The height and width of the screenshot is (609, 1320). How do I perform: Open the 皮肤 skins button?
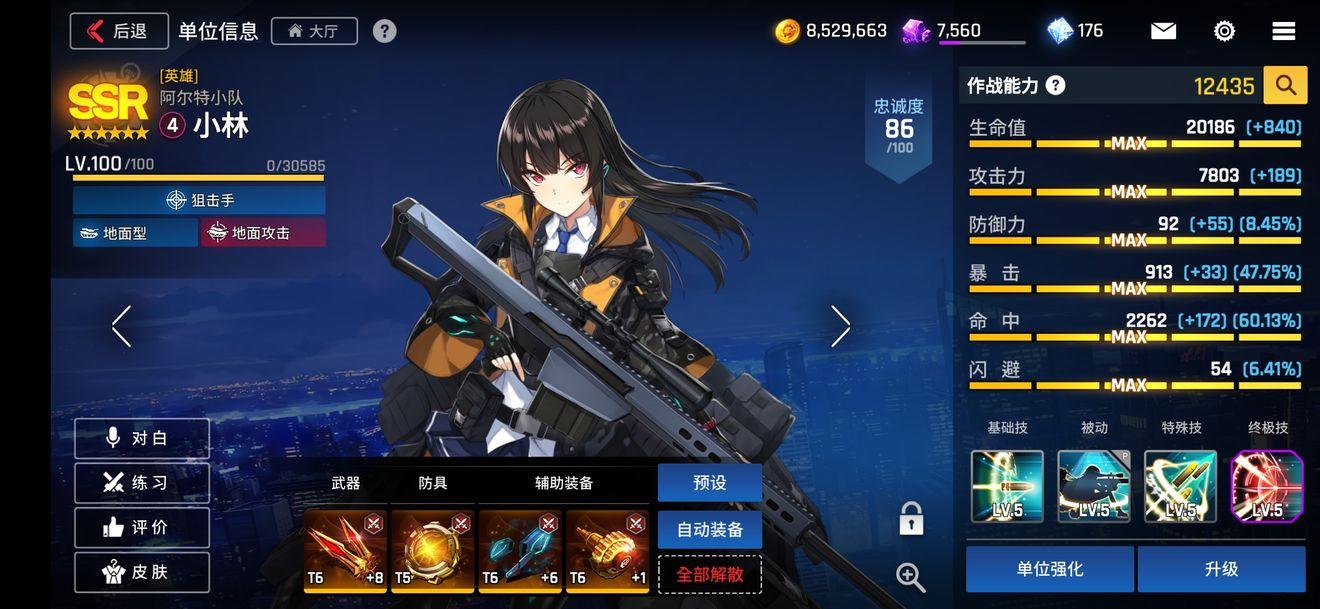[x=142, y=572]
